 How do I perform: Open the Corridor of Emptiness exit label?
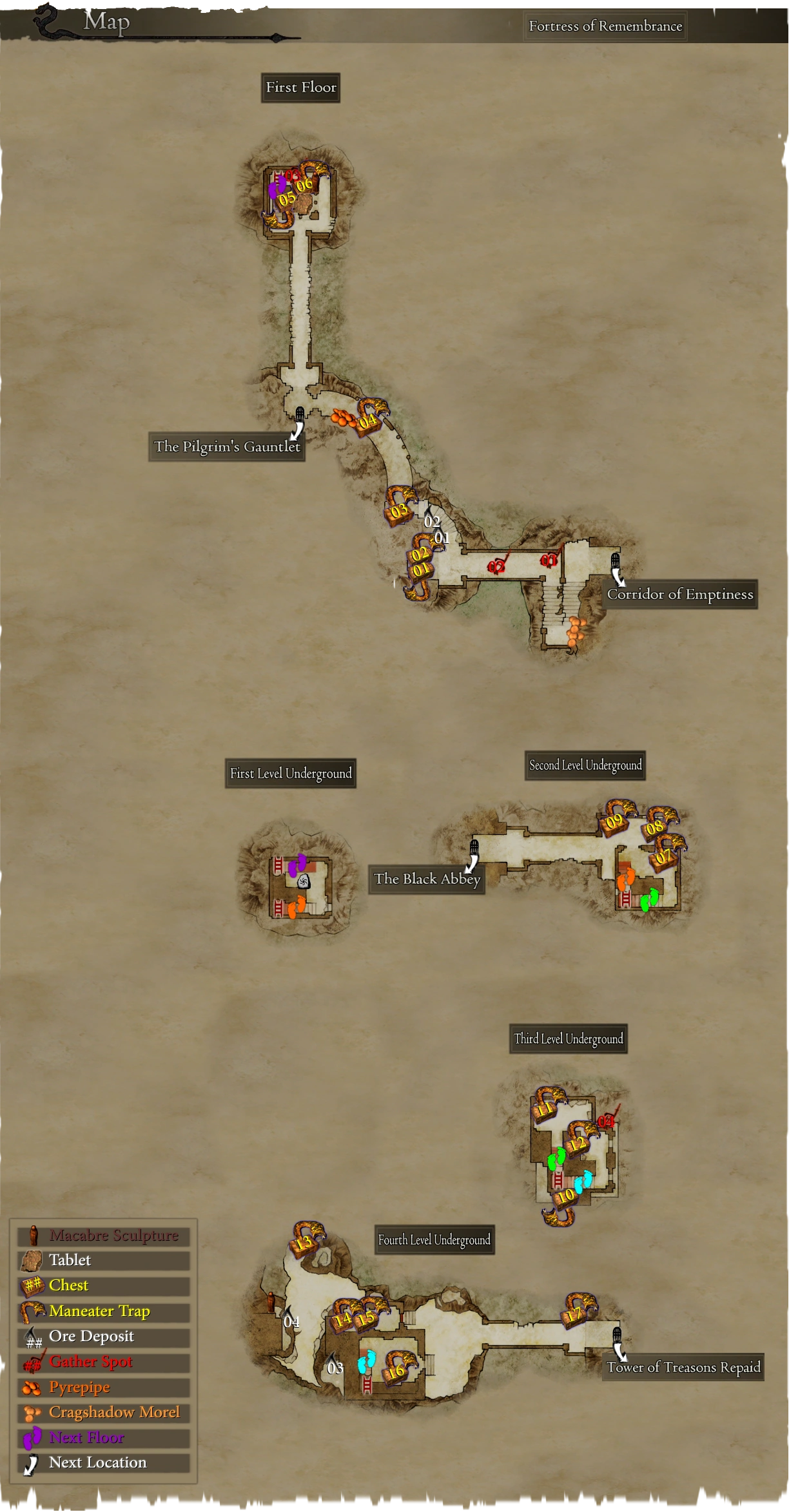pyautogui.click(x=680, y=594)
